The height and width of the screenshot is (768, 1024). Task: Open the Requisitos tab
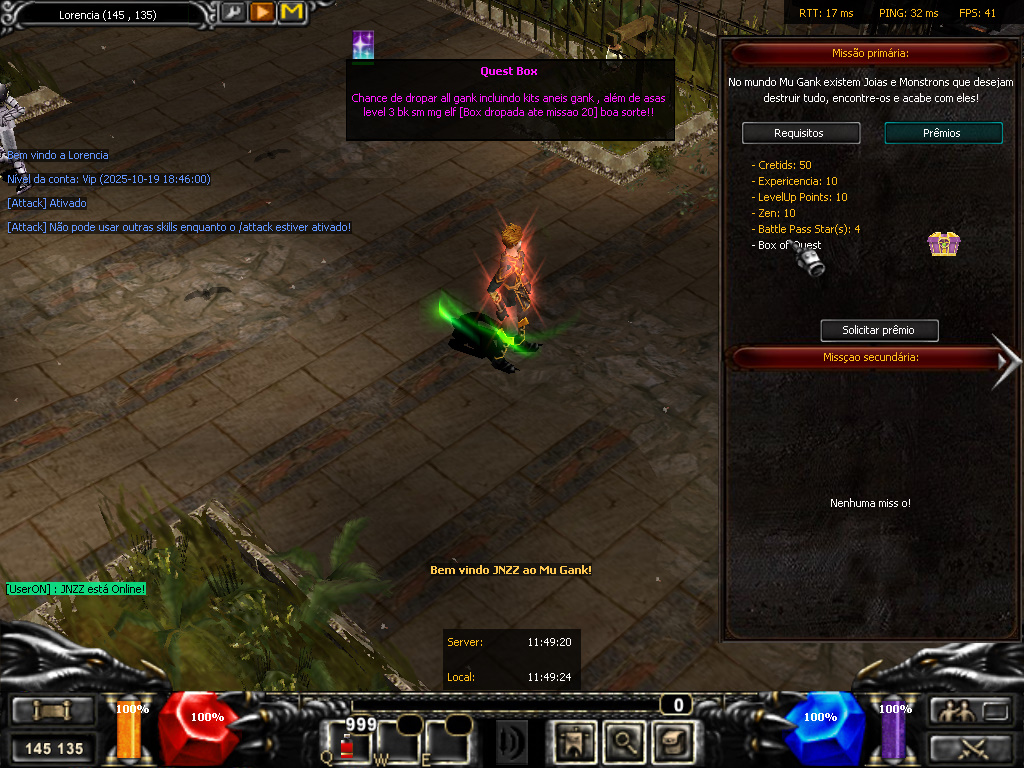[800, 133]
